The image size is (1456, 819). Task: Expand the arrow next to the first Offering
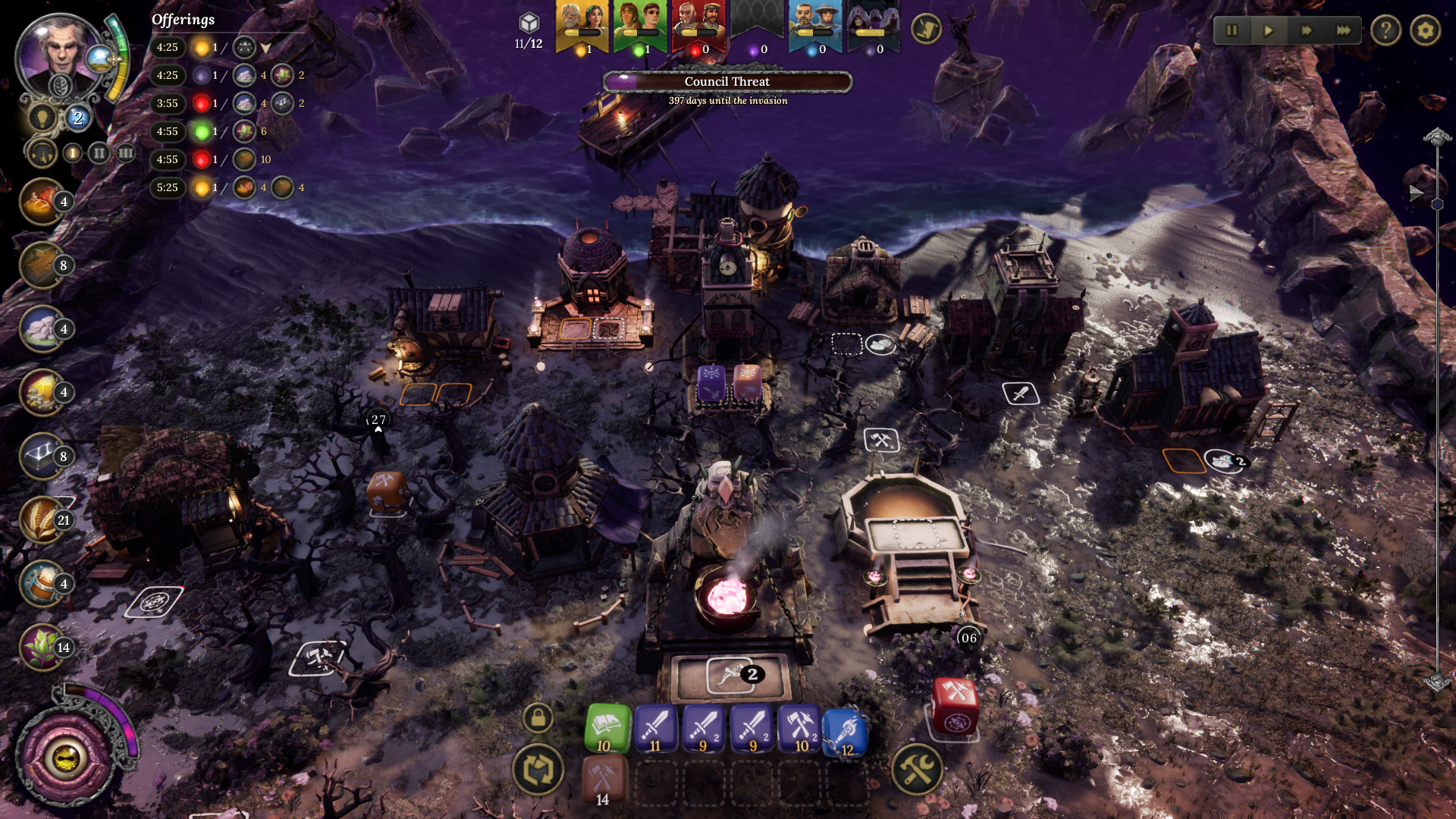[265, 47]
